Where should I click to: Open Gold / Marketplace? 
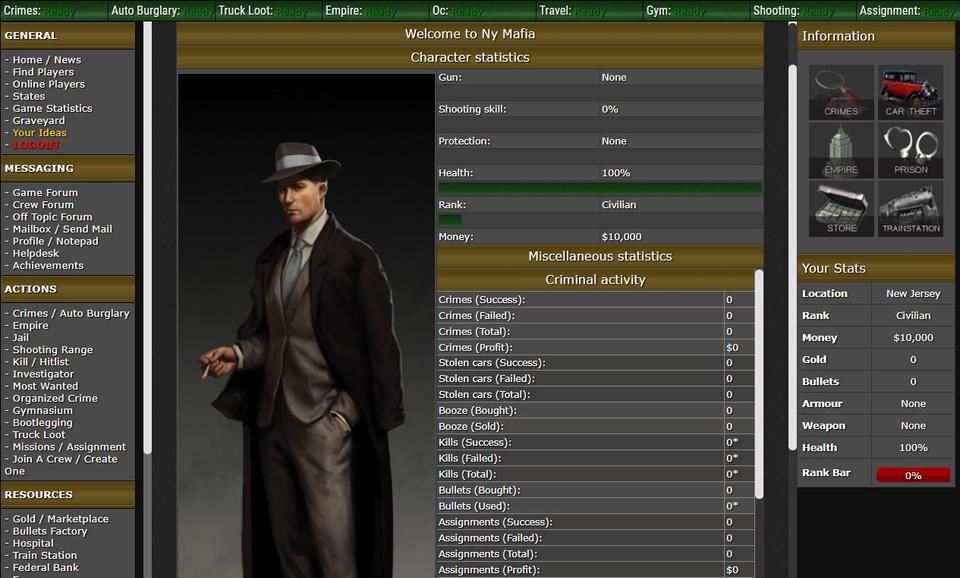coord(60,519)
